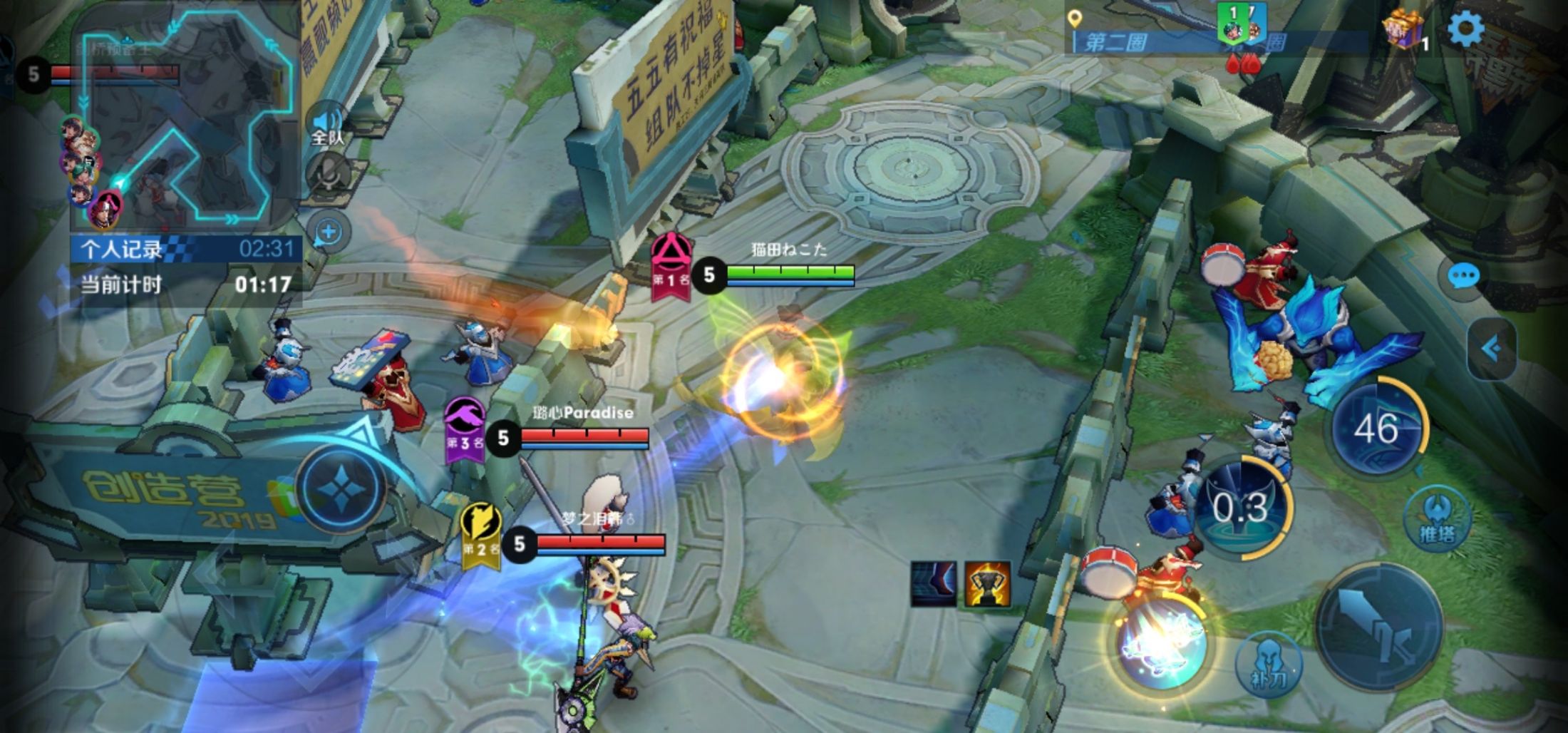1568x733 pixels.
Task: Tap the 推塔 tower attack button
Action: tap(1436, 519)
